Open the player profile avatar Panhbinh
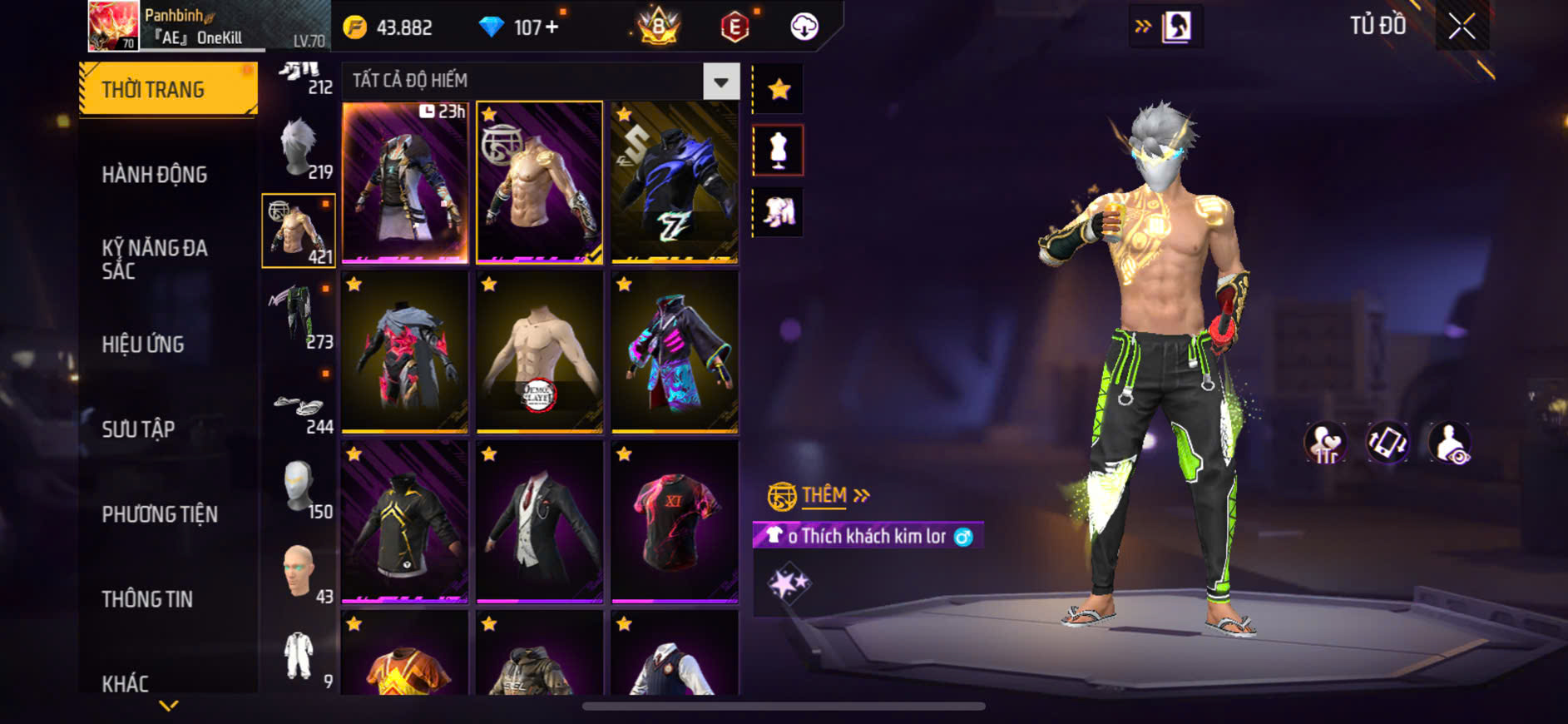Image resolution: width=1568 pixels, height=724 pixels. coord(113,26)
